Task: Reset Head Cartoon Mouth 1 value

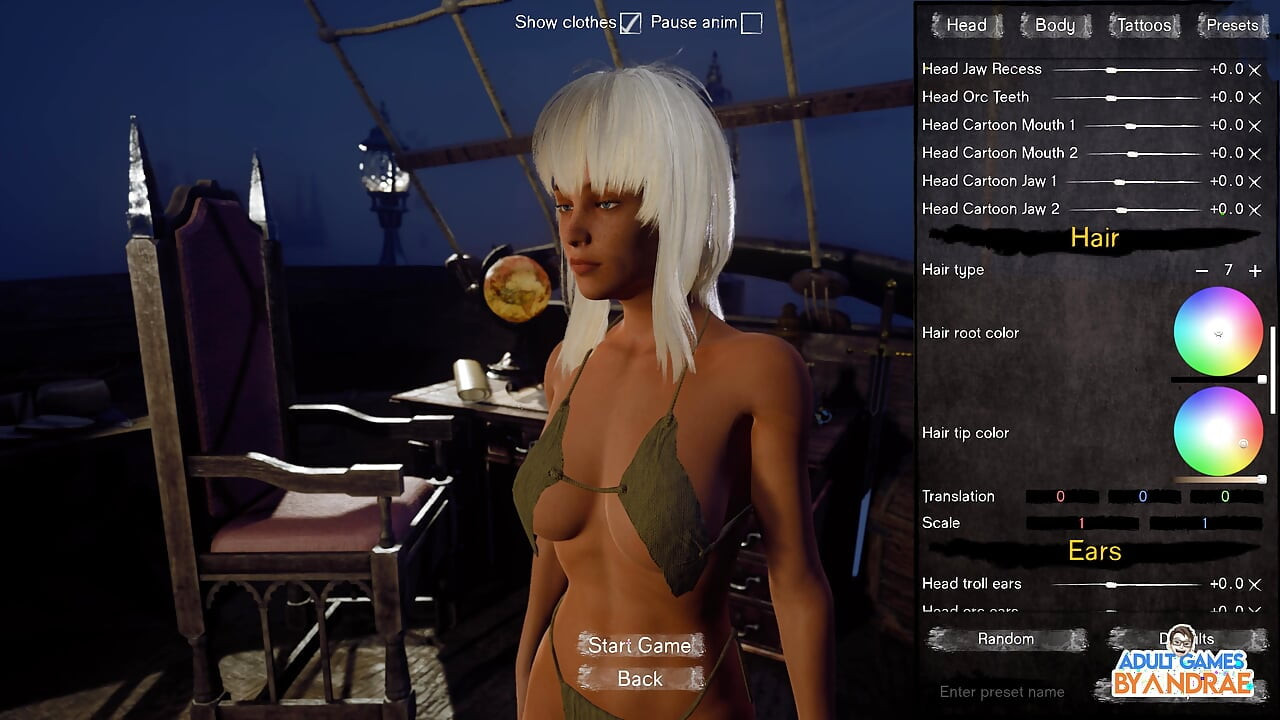Action: click(x=1254, y=125)
